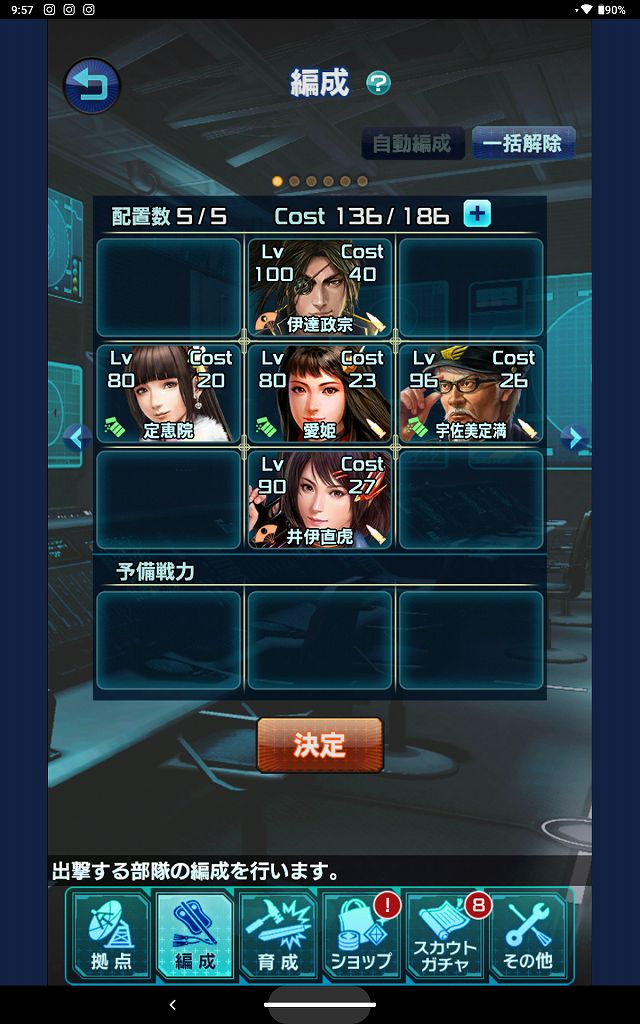Open the help question mark icon
This screenshot has width=640, height=1024.
[x=378, y=83]
